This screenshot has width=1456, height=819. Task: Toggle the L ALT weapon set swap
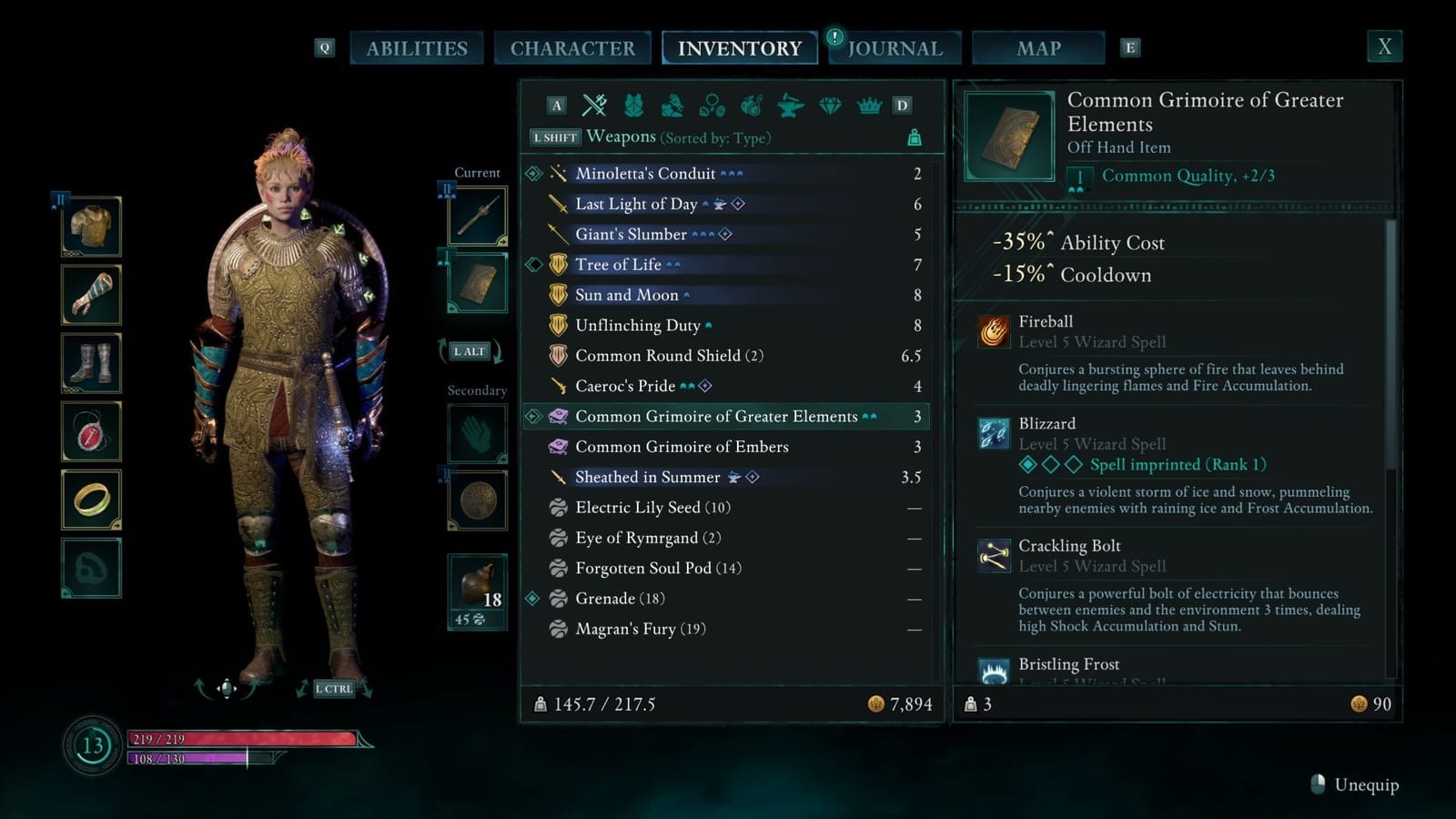470,350
